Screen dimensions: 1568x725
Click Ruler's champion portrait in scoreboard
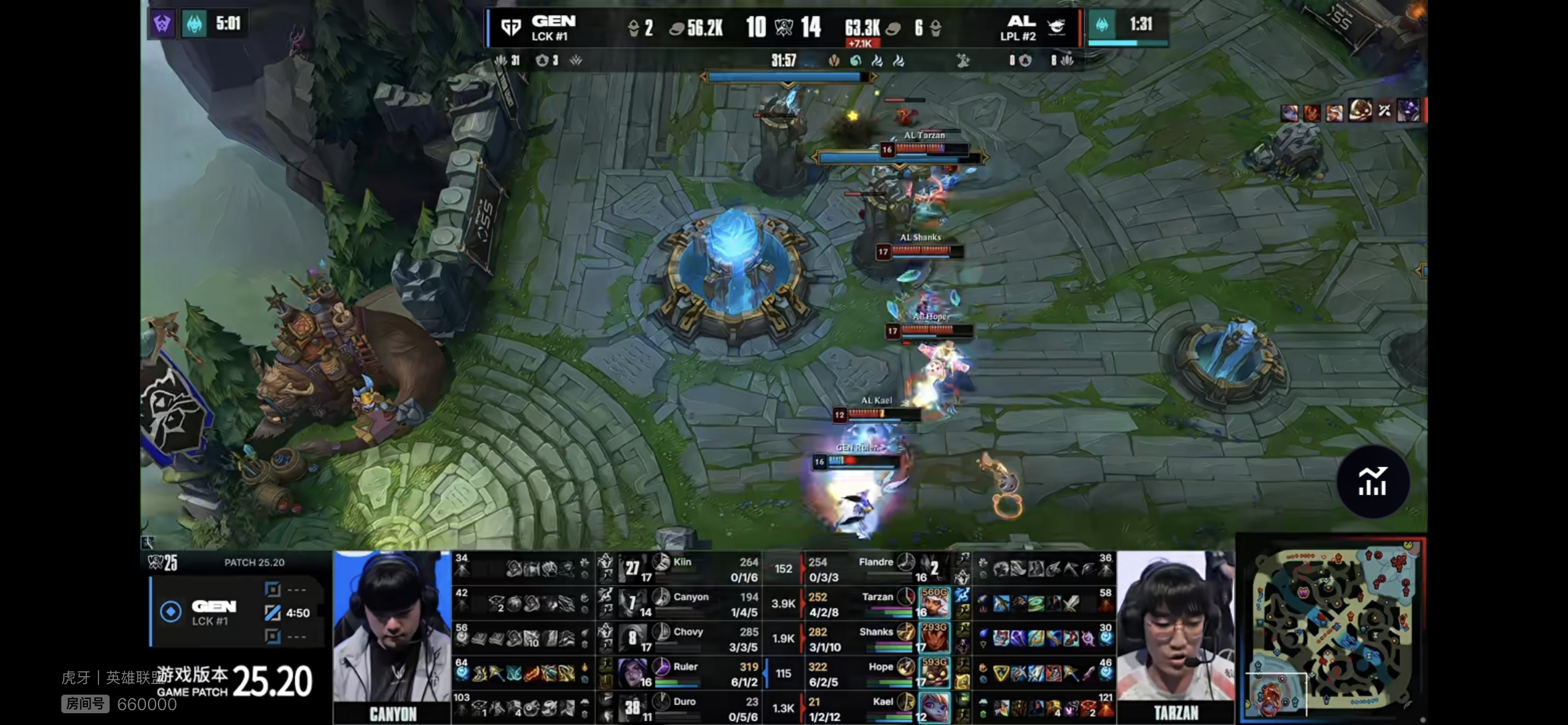click(x=632, y=672)
